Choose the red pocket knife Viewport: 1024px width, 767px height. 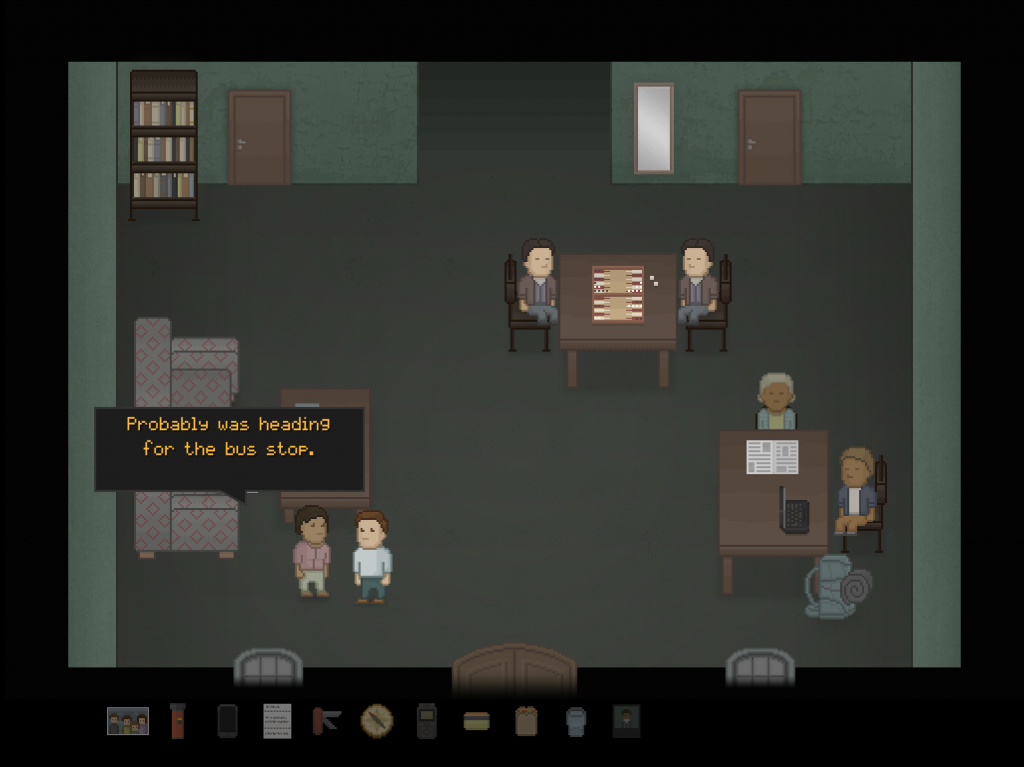(327, 721)
